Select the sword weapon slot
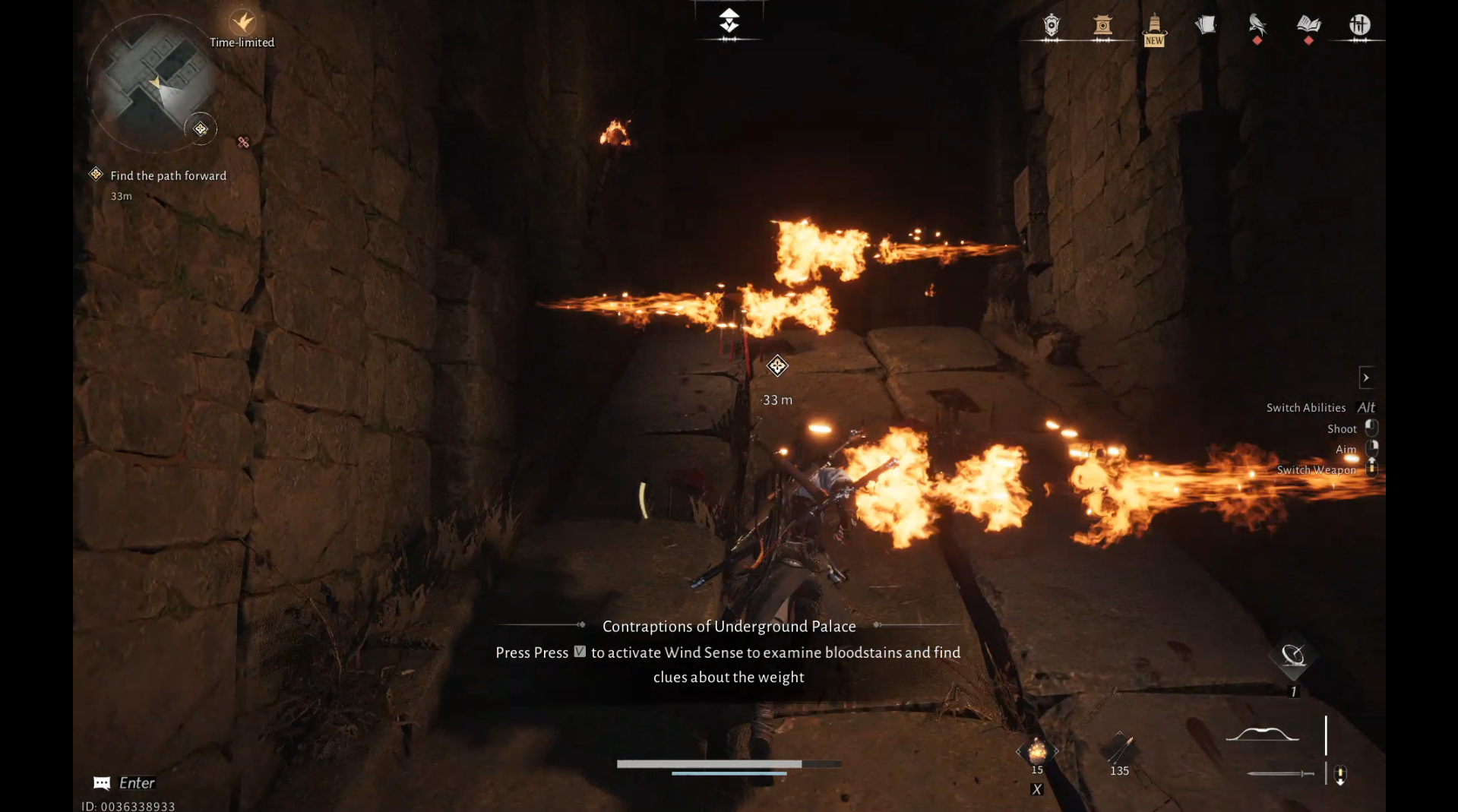 pyautogui.click(x=1281, y=773)
